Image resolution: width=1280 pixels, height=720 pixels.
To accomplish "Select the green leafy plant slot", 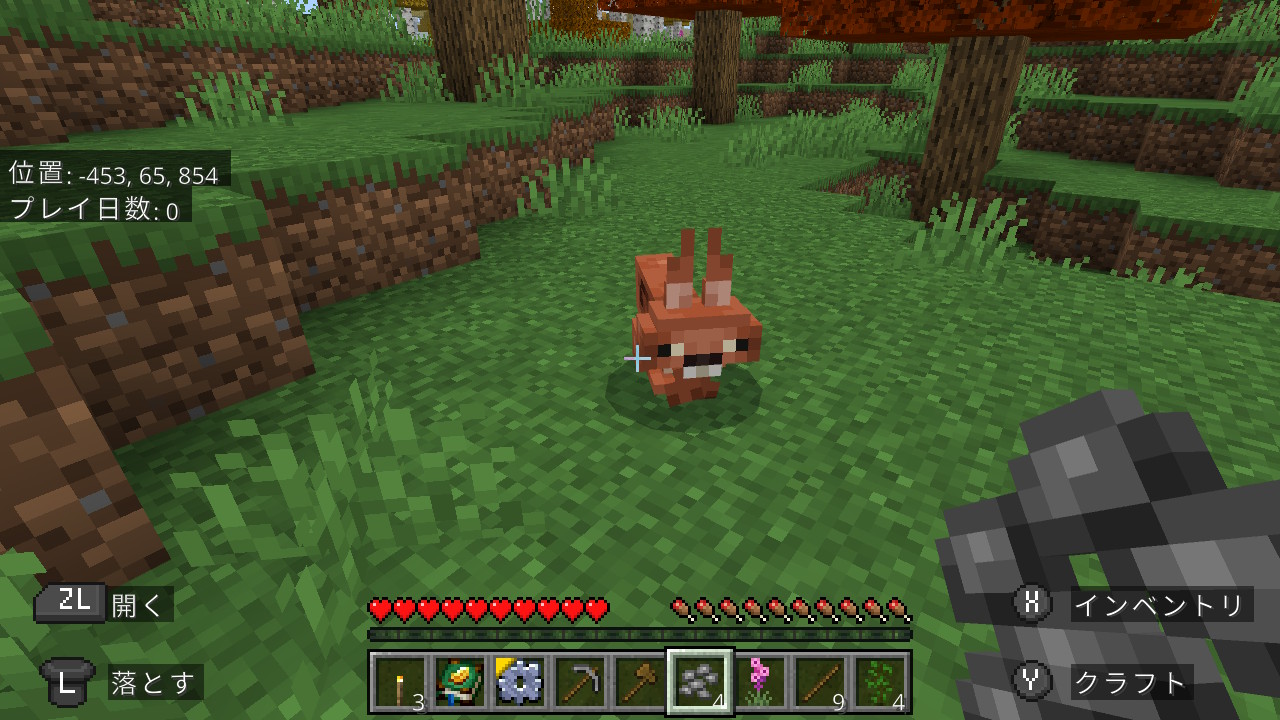I will coord(880,682).
